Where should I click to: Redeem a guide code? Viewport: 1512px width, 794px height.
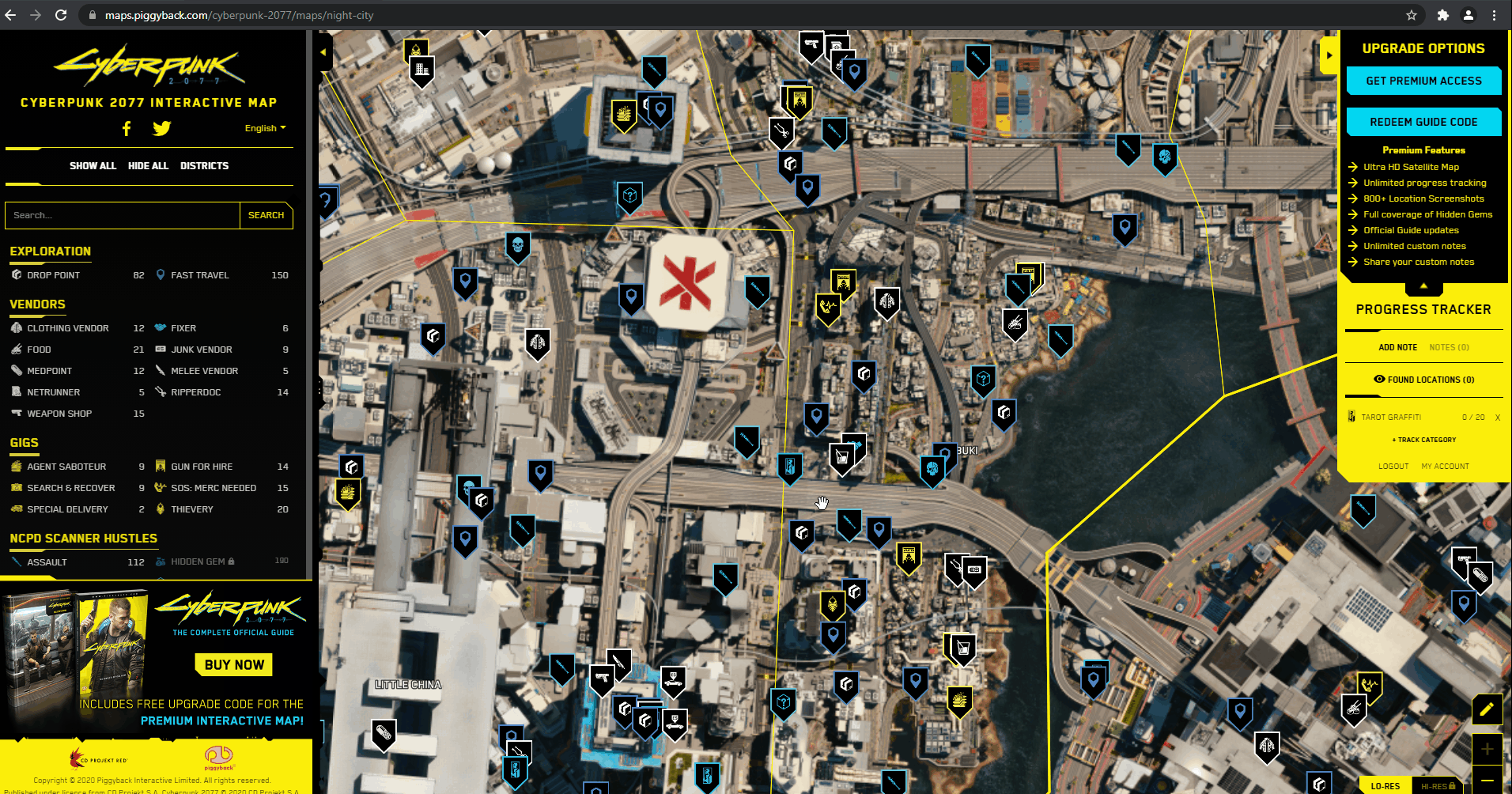click(x=1423, y=122)
